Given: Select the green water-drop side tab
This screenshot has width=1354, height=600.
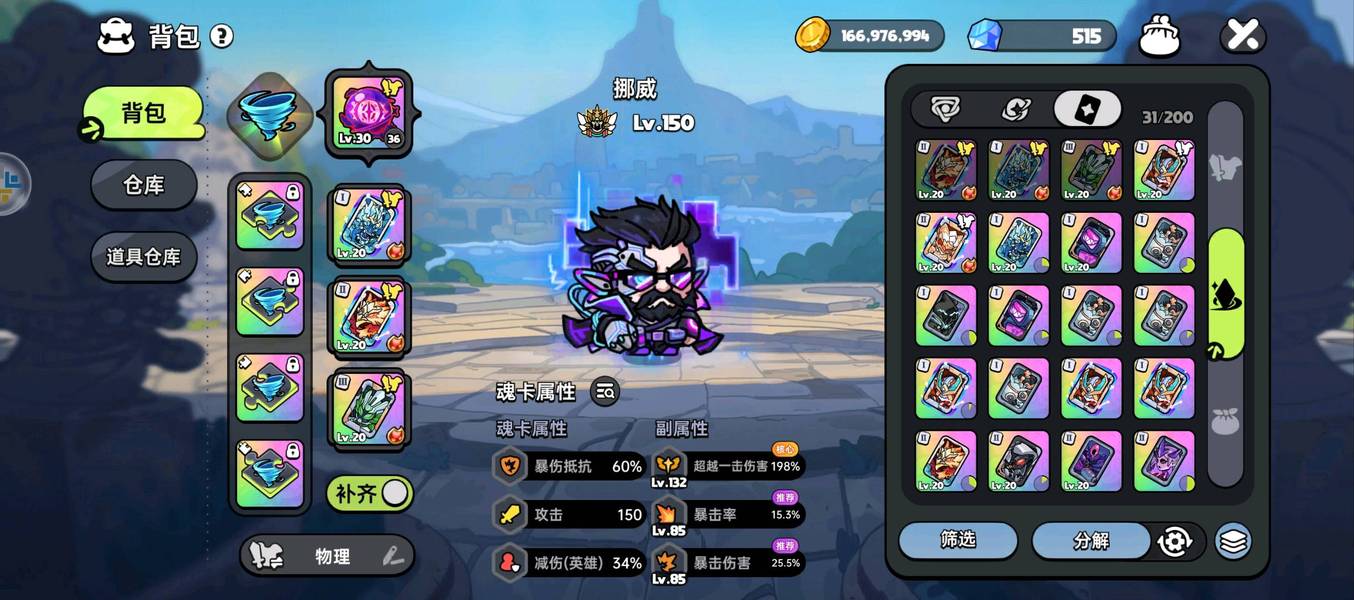Looking at the screenshot, I should (x=1226, y=293).
